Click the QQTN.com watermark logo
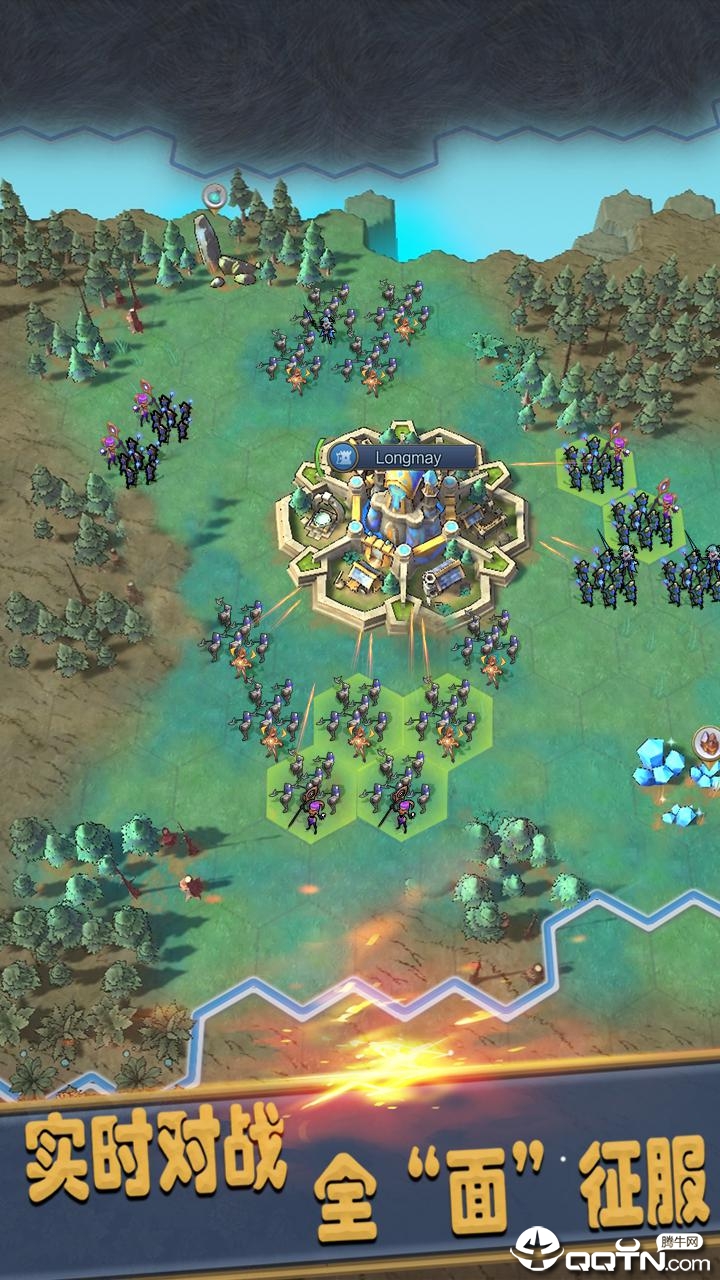720x1280 pixels. pyautogui.click(x=612, y=1250)
